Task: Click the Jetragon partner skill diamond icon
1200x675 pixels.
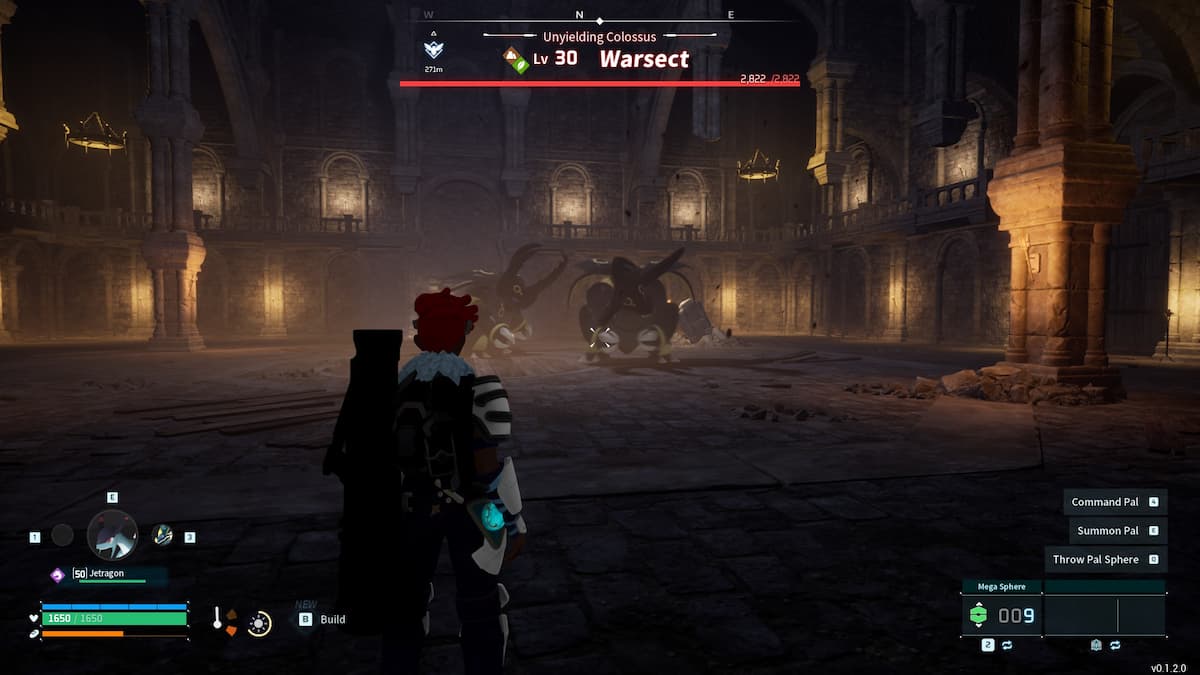Action: pos(58,574)
